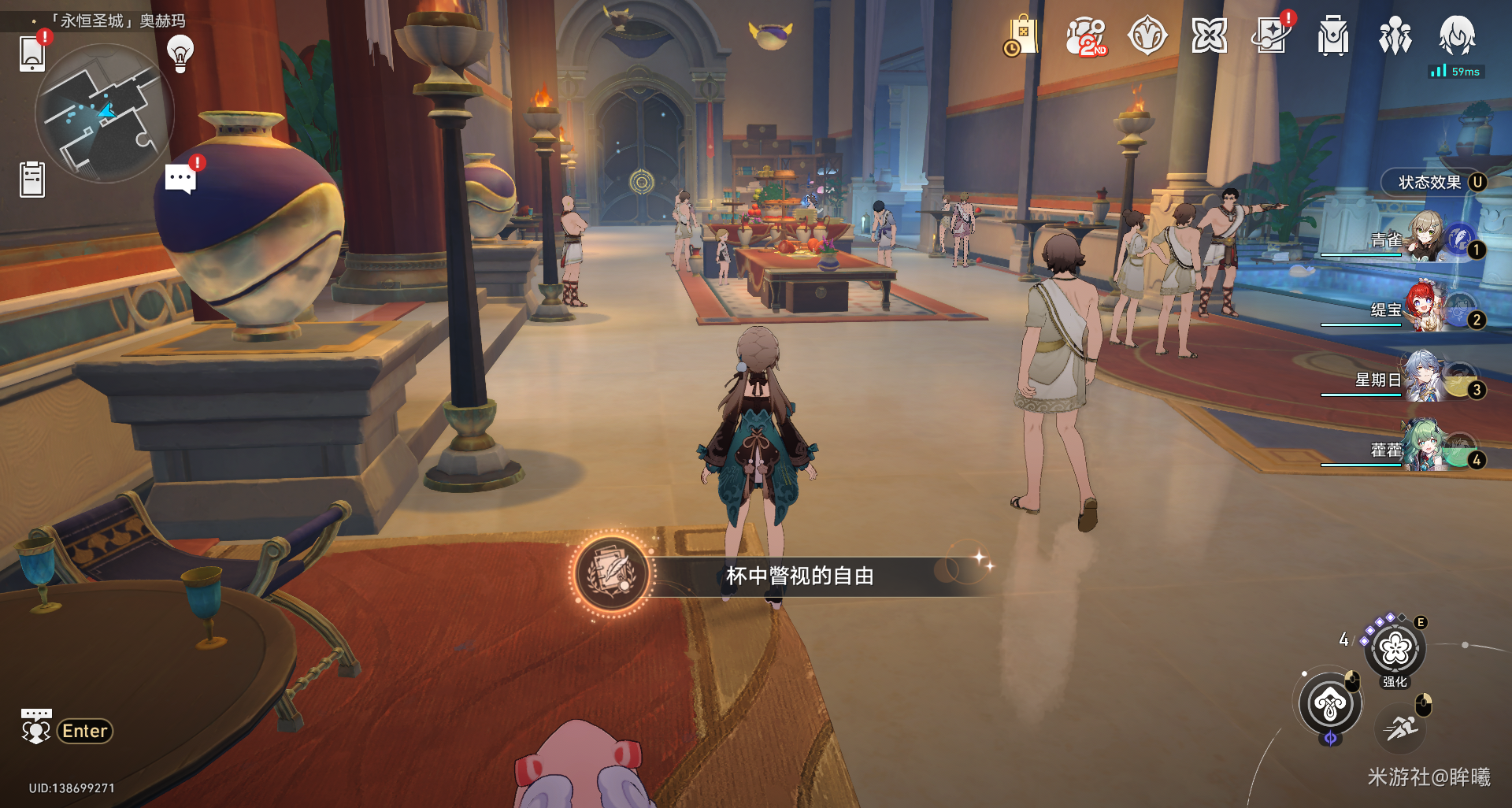This screenshot has width=1512, height=808.
Task: Open the mission clipboard icon
Action: tap(32, 179)
